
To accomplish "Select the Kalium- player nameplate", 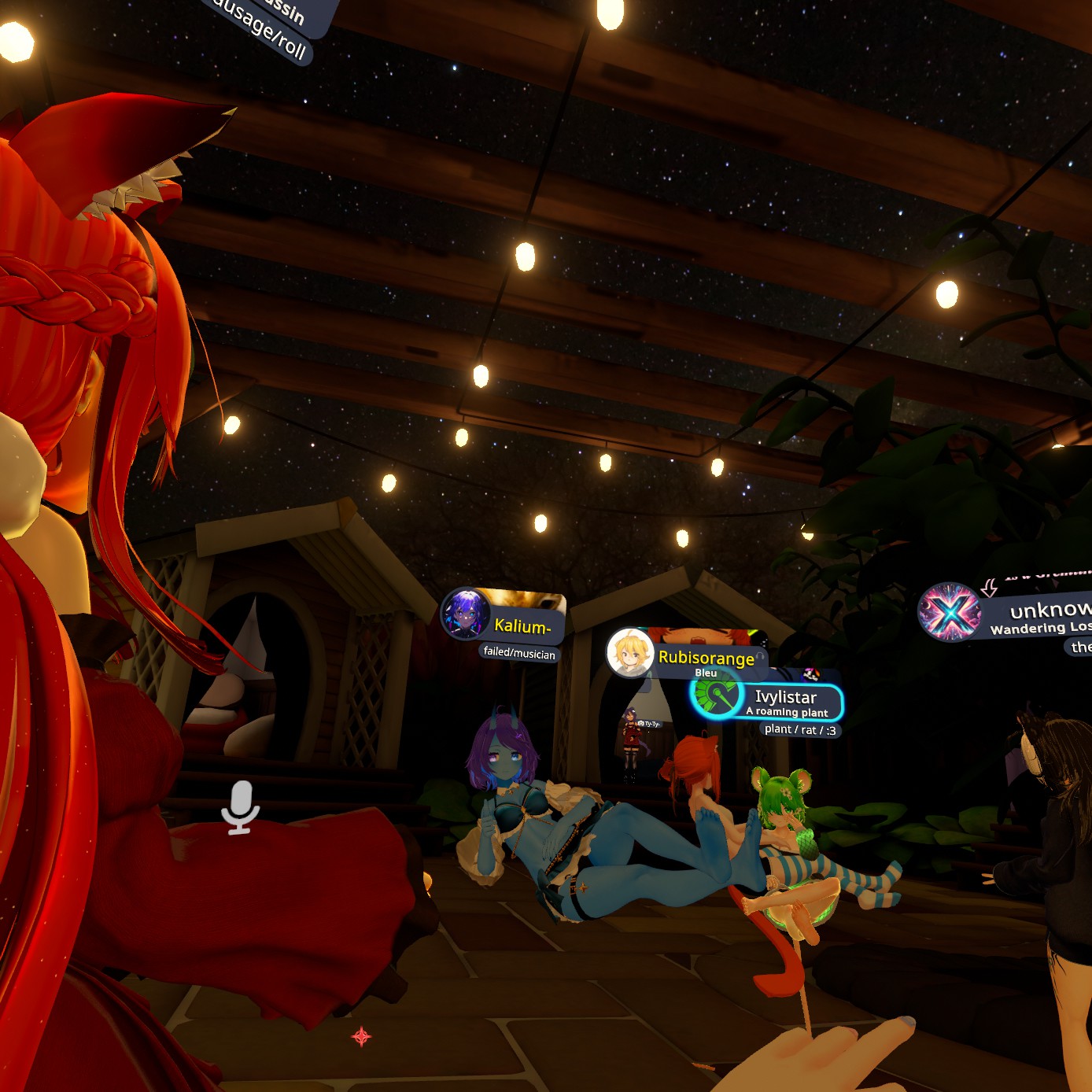I will point(522,625).
